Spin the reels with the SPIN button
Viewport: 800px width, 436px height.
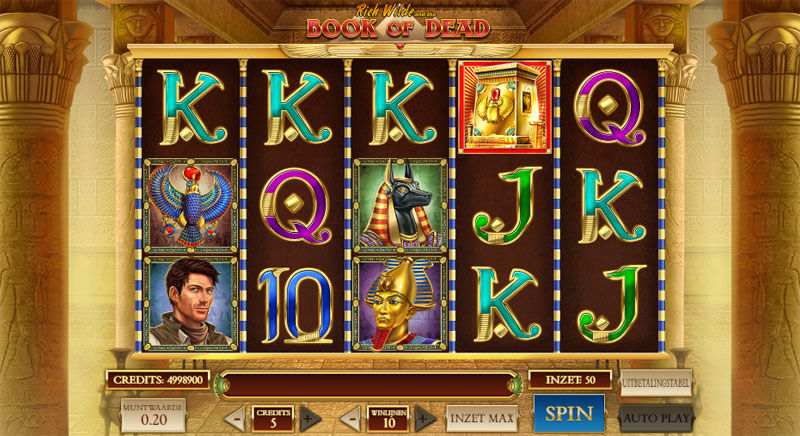pyautogui.click(x=568, y=413)
